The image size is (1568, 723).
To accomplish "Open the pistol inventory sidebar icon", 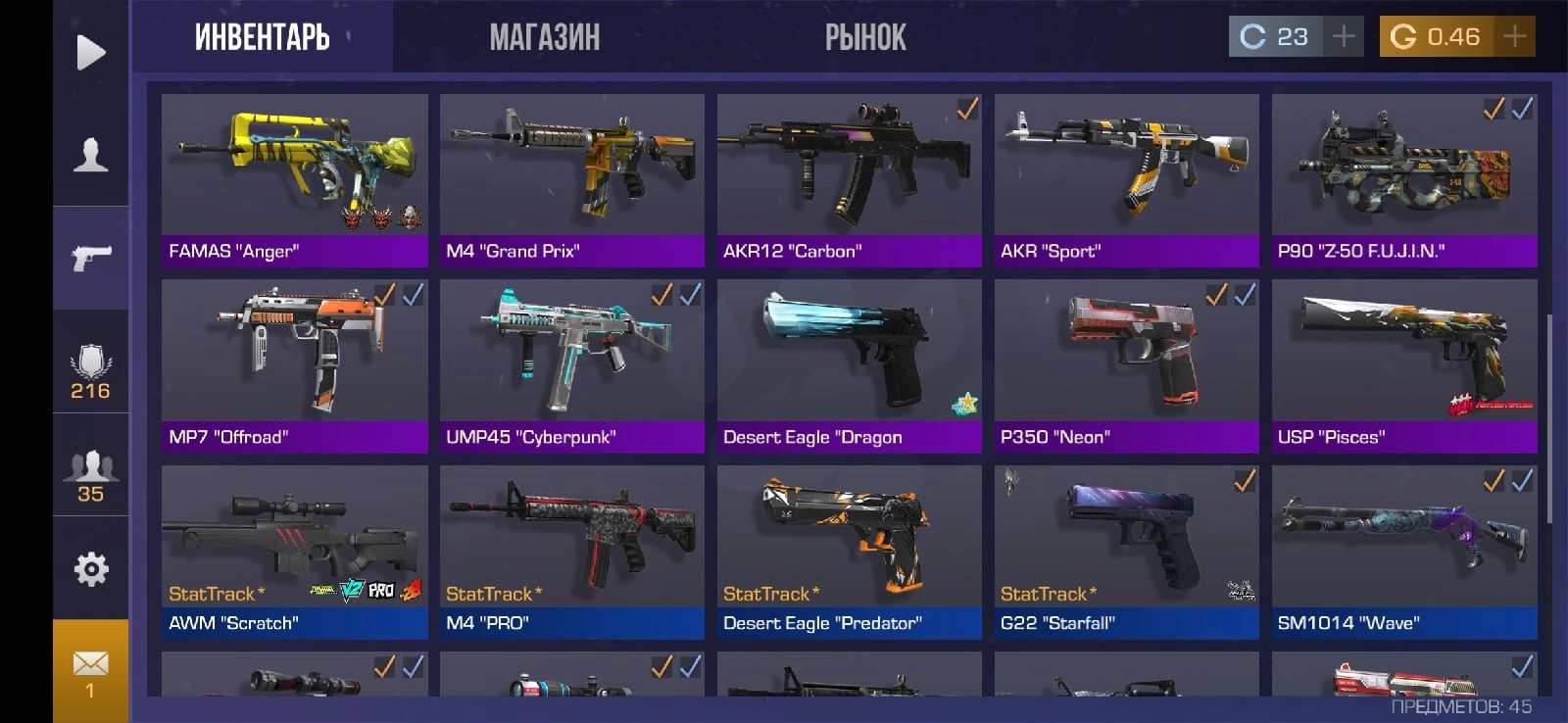I will (x=90, y=258).
